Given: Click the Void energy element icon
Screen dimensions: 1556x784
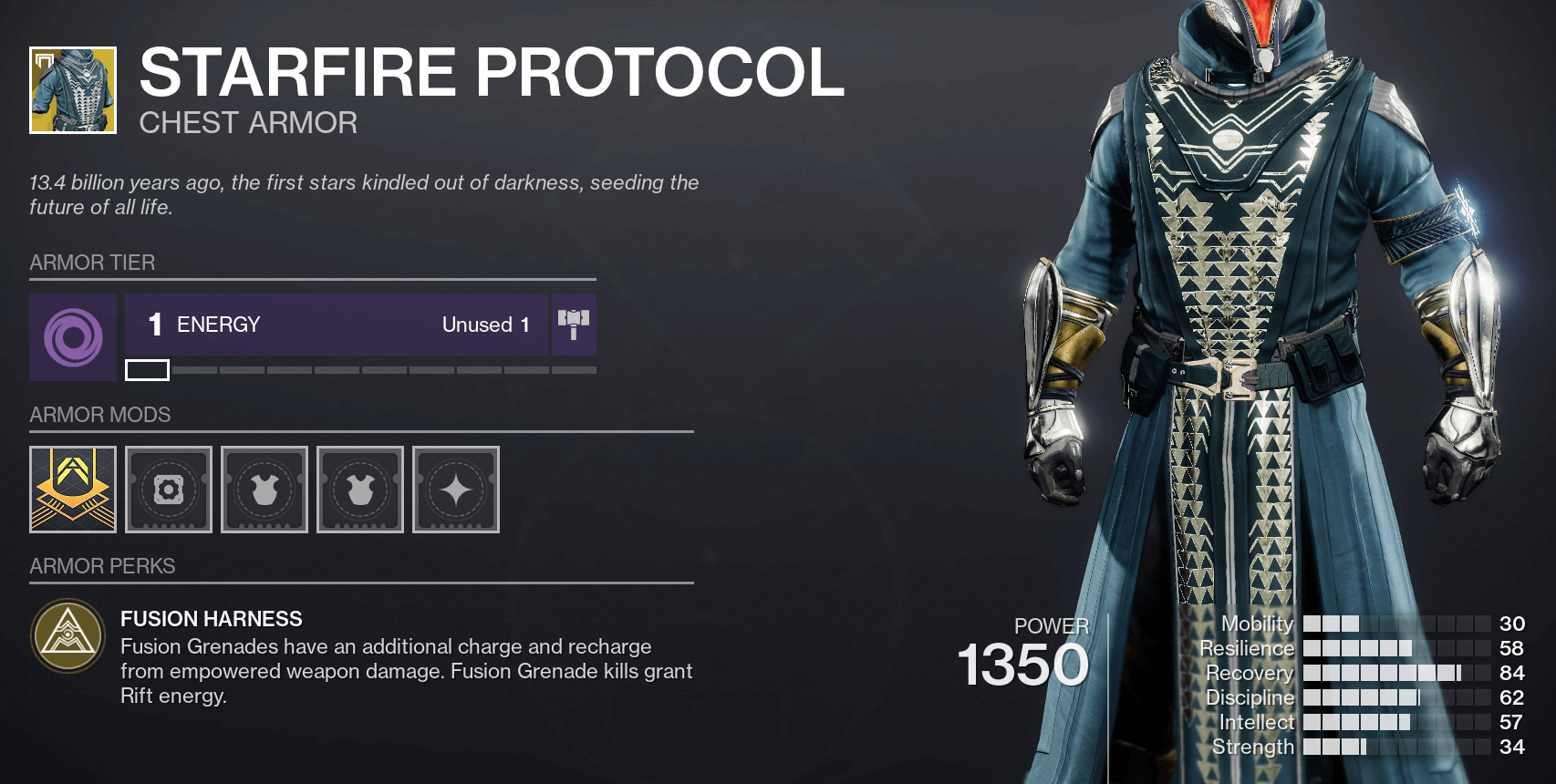Looking at the screenshot, I should point(72,337).
